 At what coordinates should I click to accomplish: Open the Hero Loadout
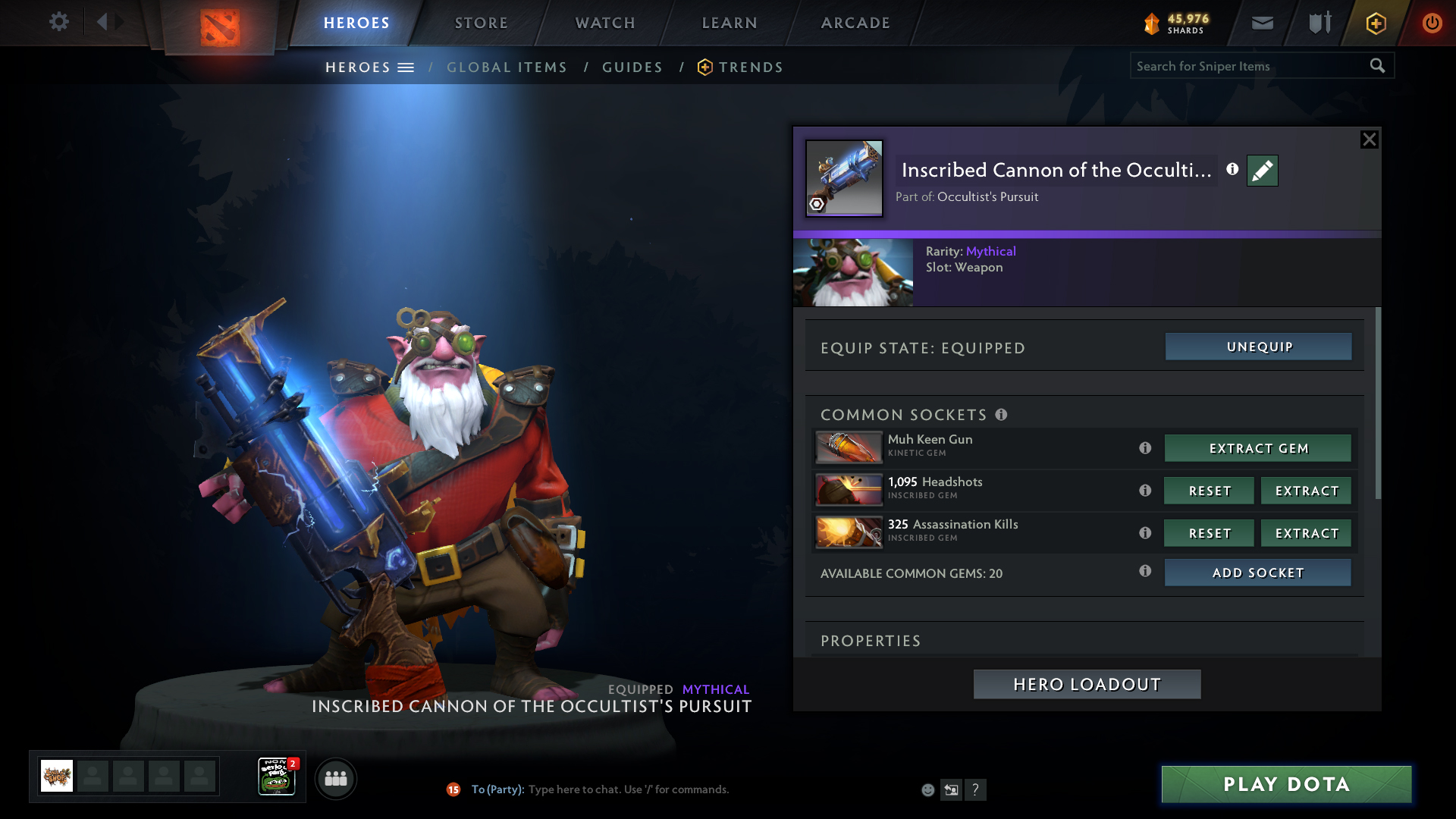tap(1087, 684)
